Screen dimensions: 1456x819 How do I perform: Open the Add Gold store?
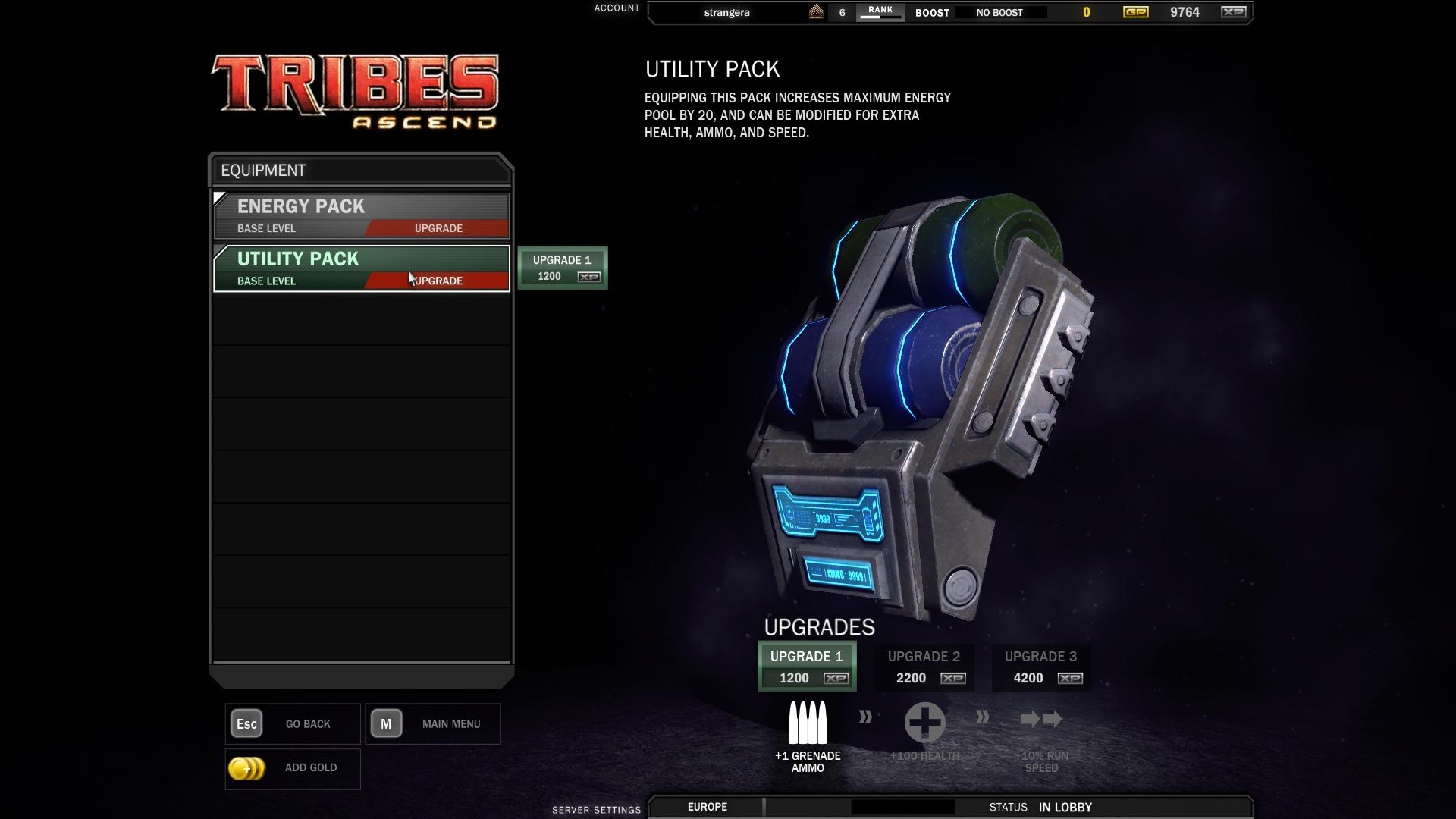coord(293,768)
